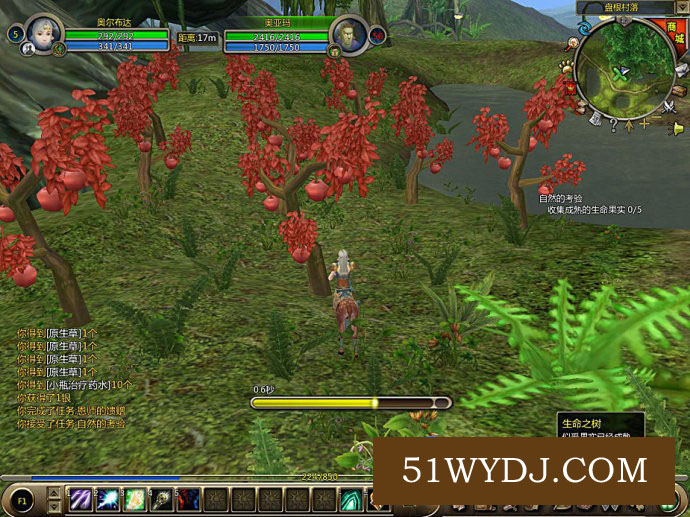Click the player character portrait
This screenshot has height=517, width=690.
pyautogui.click(x=43, y=32)
